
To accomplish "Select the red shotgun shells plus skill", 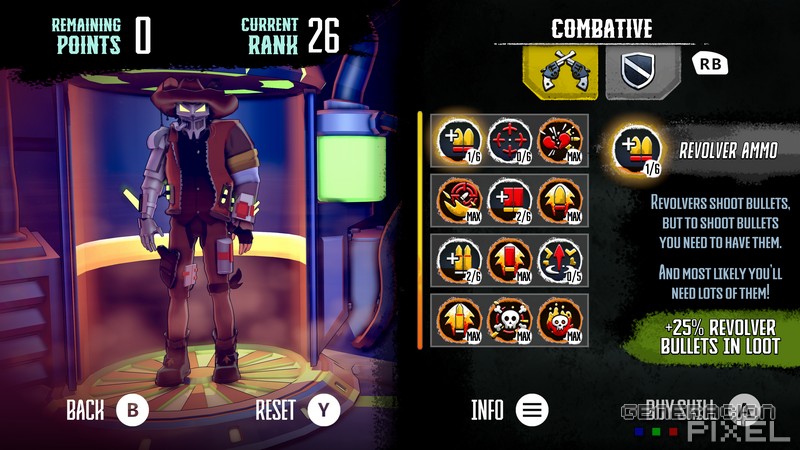I will [510, 202].
